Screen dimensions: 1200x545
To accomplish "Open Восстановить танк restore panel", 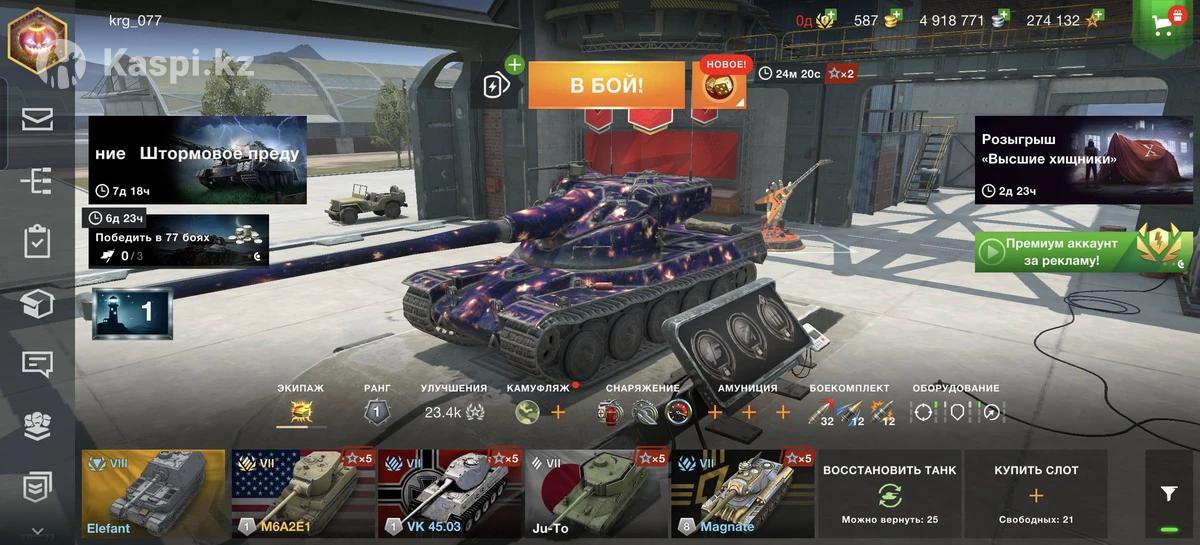I will click(x=889, y=494).
